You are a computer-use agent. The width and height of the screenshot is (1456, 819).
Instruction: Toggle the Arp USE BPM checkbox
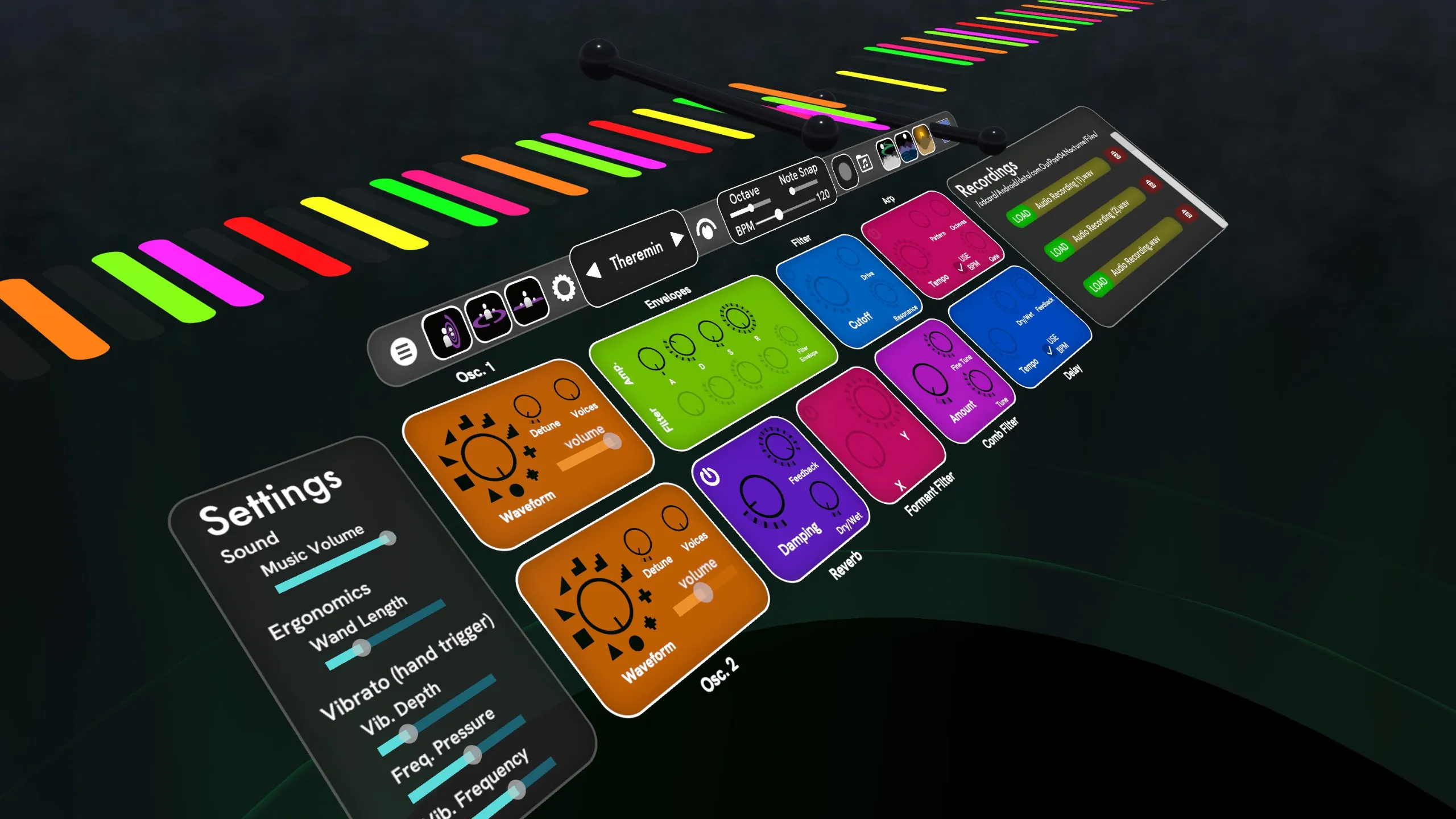(x=961, y=267)
